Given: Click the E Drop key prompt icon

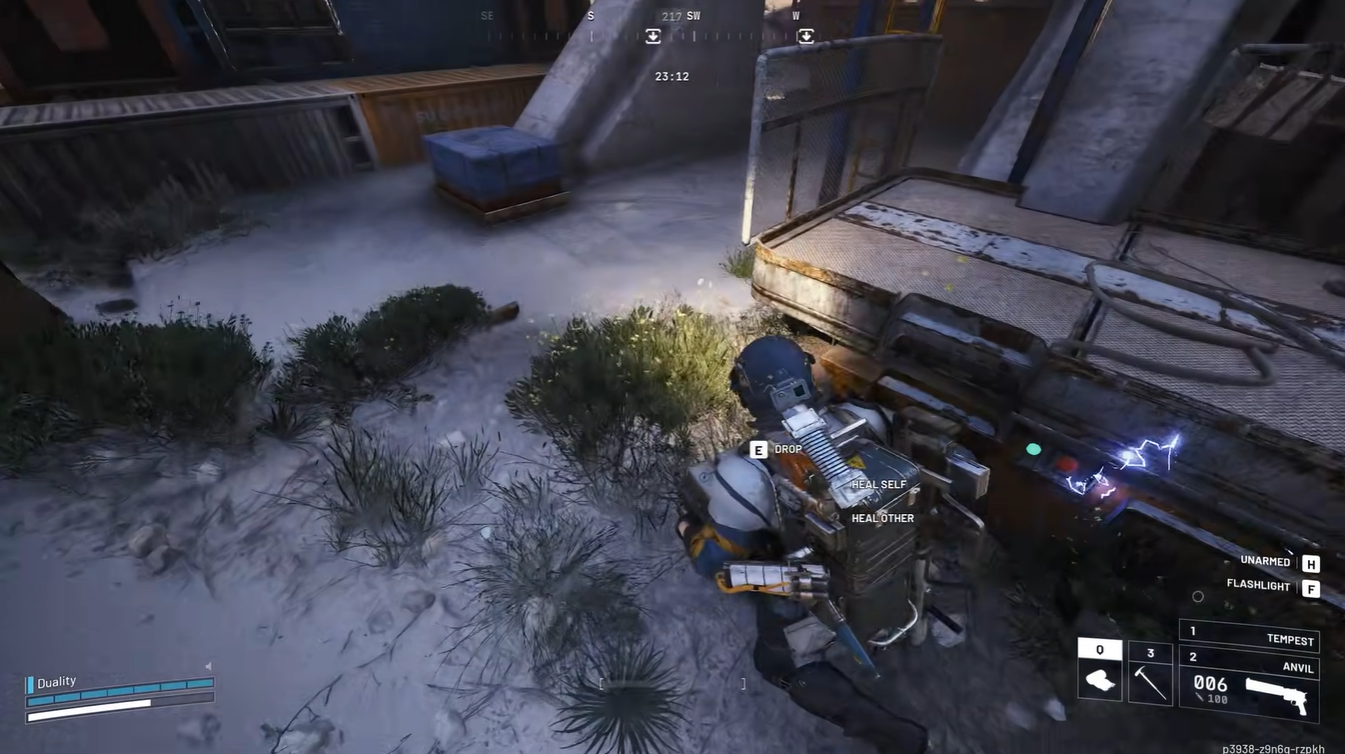Looking at the screenshot, I should click(758, 449).
